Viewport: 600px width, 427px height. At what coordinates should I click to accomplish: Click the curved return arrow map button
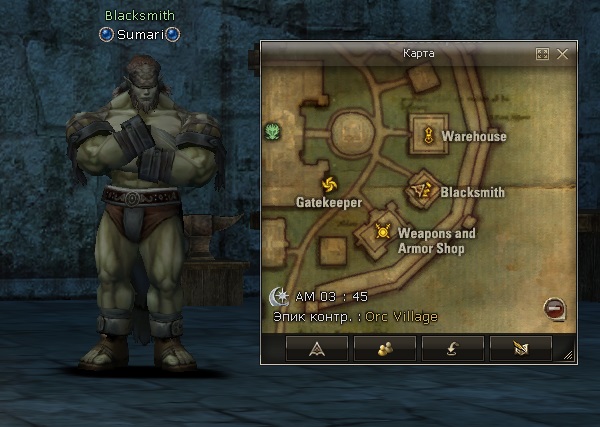click(452, 348)
